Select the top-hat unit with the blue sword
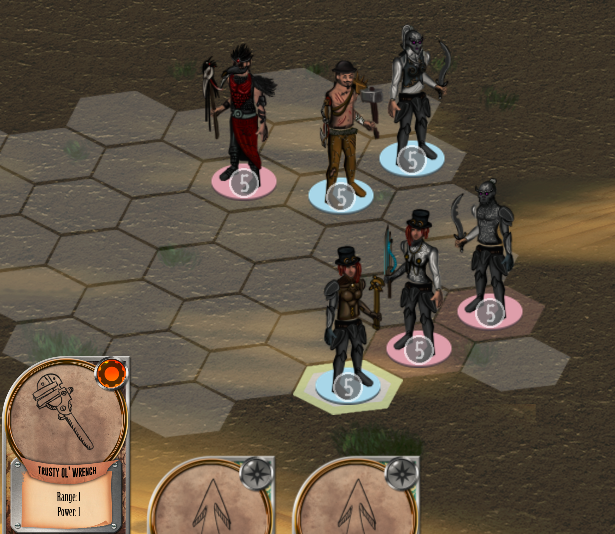Viewport: 615px width, 534px height. coord(417,284)
